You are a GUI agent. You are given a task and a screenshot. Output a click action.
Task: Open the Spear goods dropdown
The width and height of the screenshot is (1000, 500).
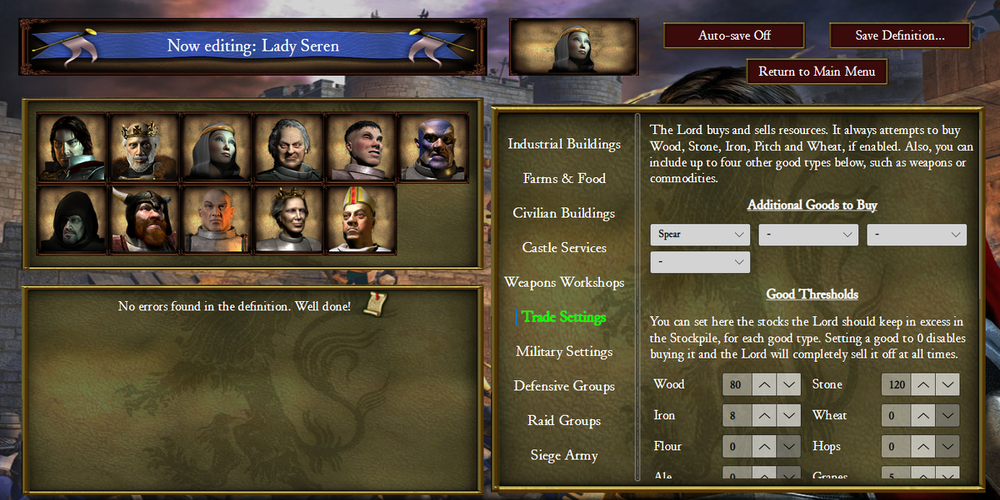pyautogui.click(x=700, y=235)
